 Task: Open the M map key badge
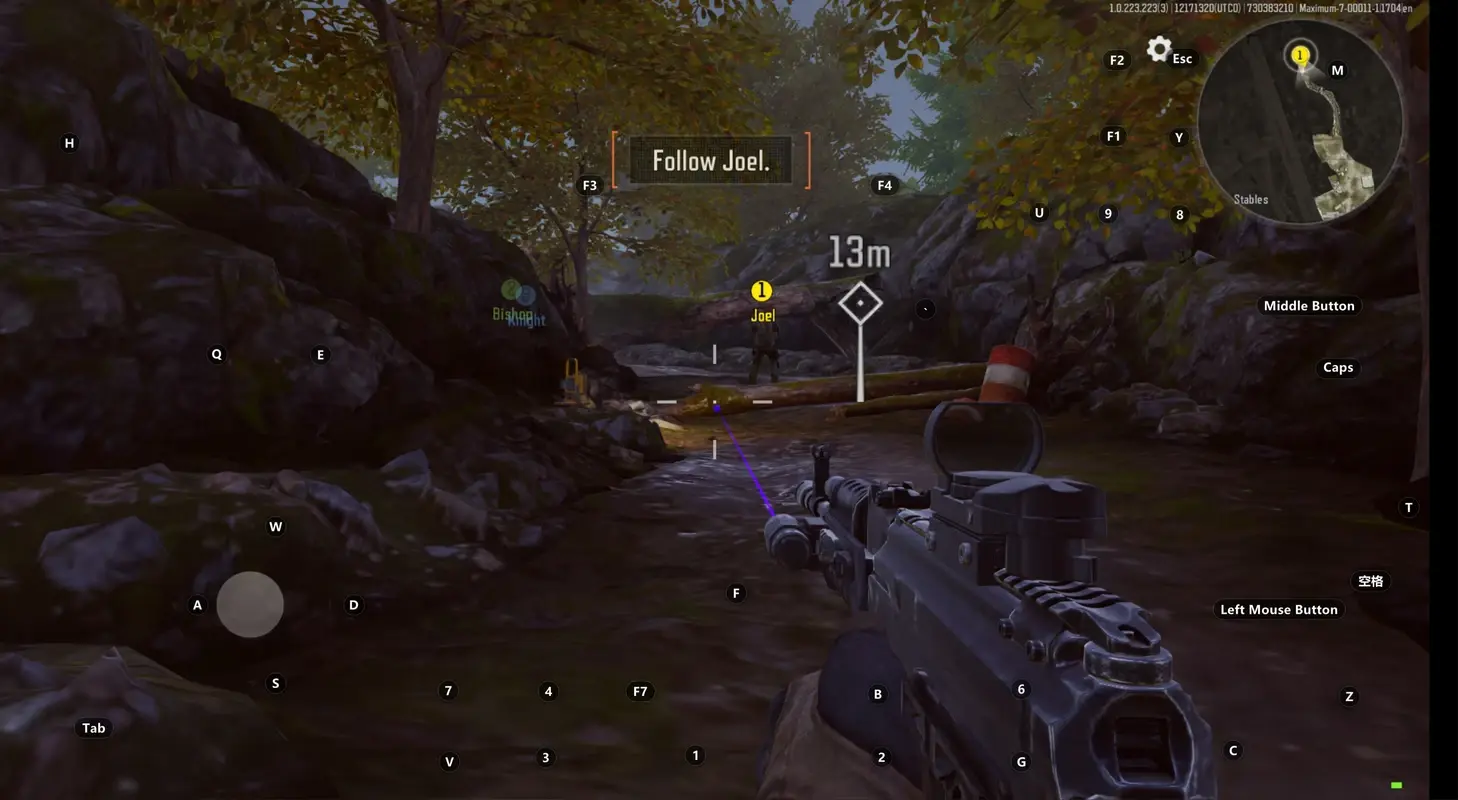1336,70
